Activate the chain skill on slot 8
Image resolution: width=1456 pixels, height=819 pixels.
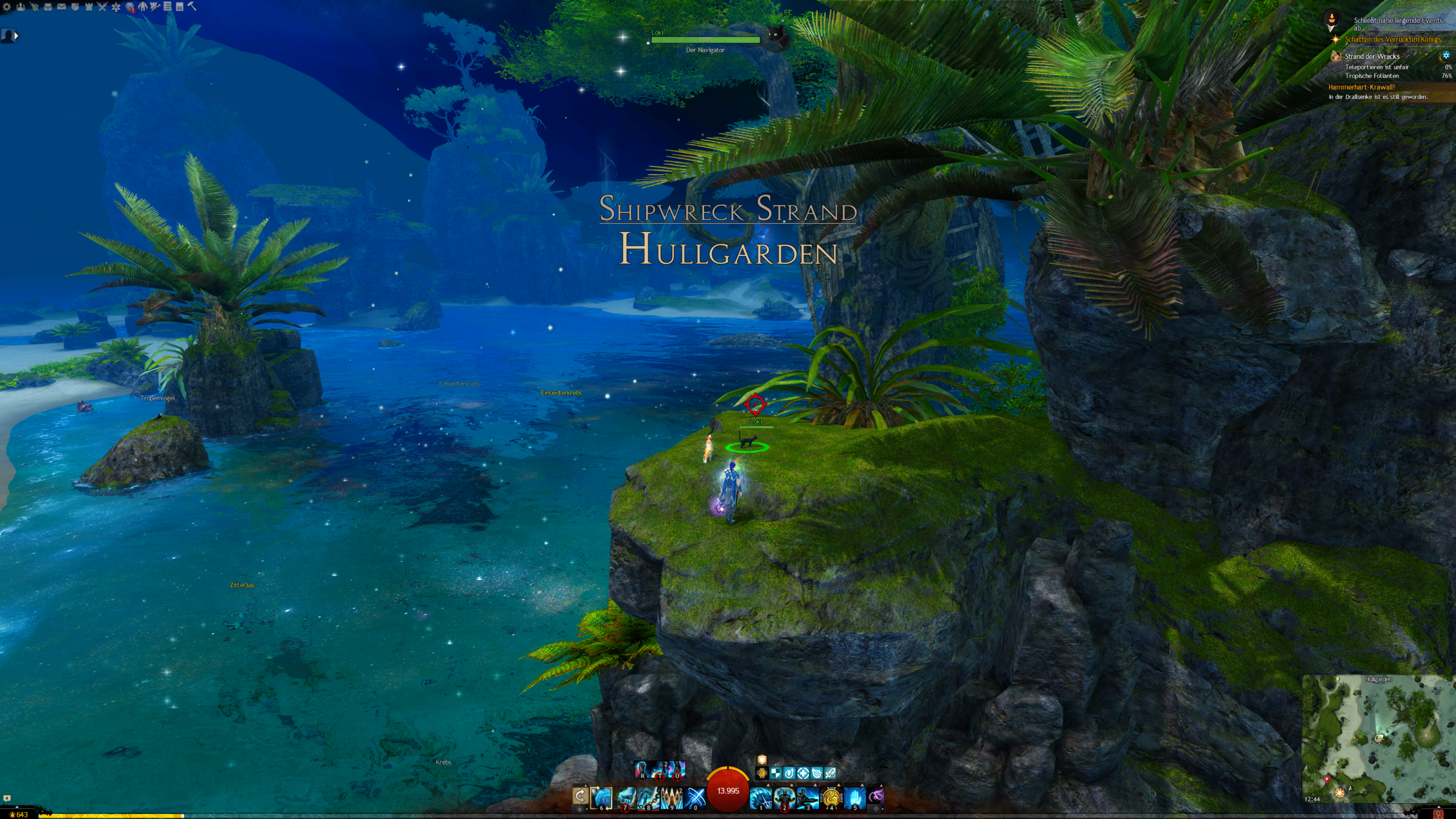[x=648, y=797]
